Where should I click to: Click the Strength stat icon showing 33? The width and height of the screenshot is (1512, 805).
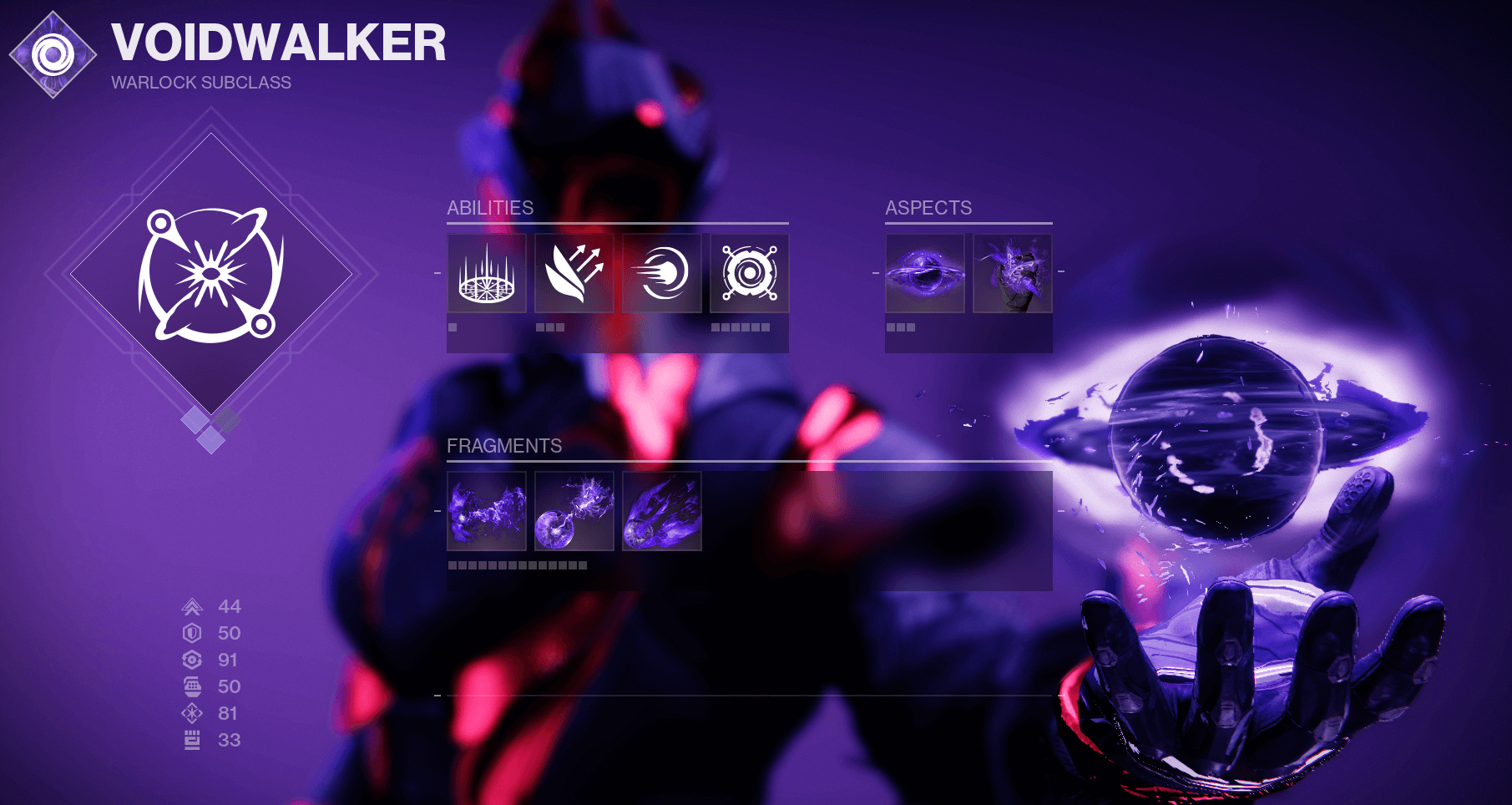(192, 741)
